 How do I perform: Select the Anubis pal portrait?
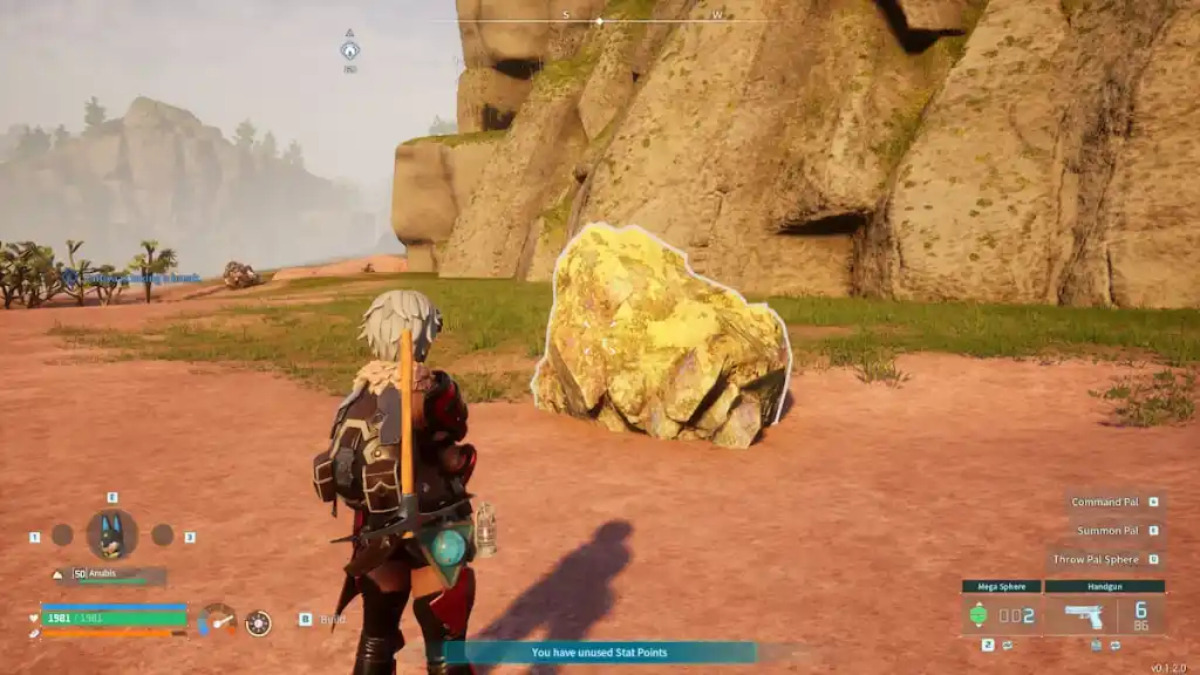[112, 535]
